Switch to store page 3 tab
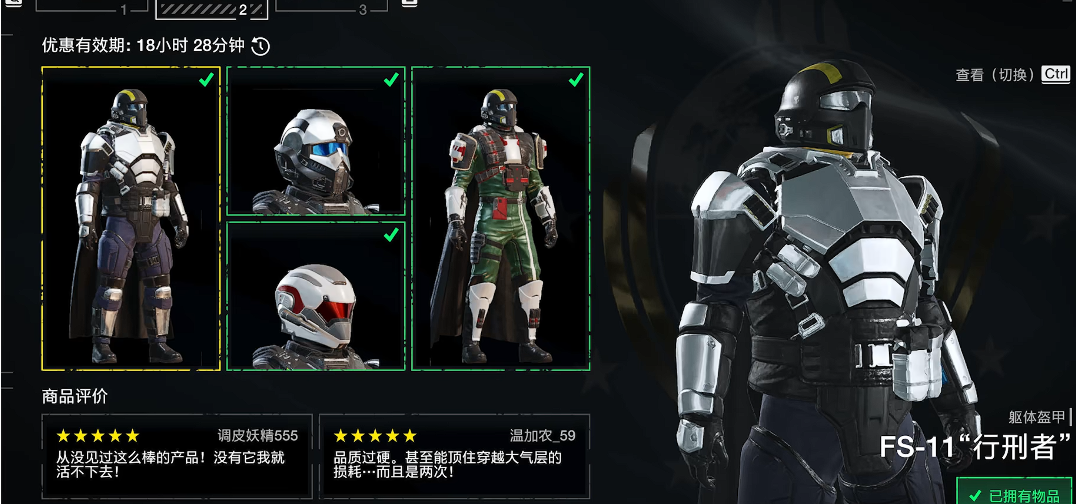Image resolution: width=1076 pixels, height=504 pixels. point(332,8)
